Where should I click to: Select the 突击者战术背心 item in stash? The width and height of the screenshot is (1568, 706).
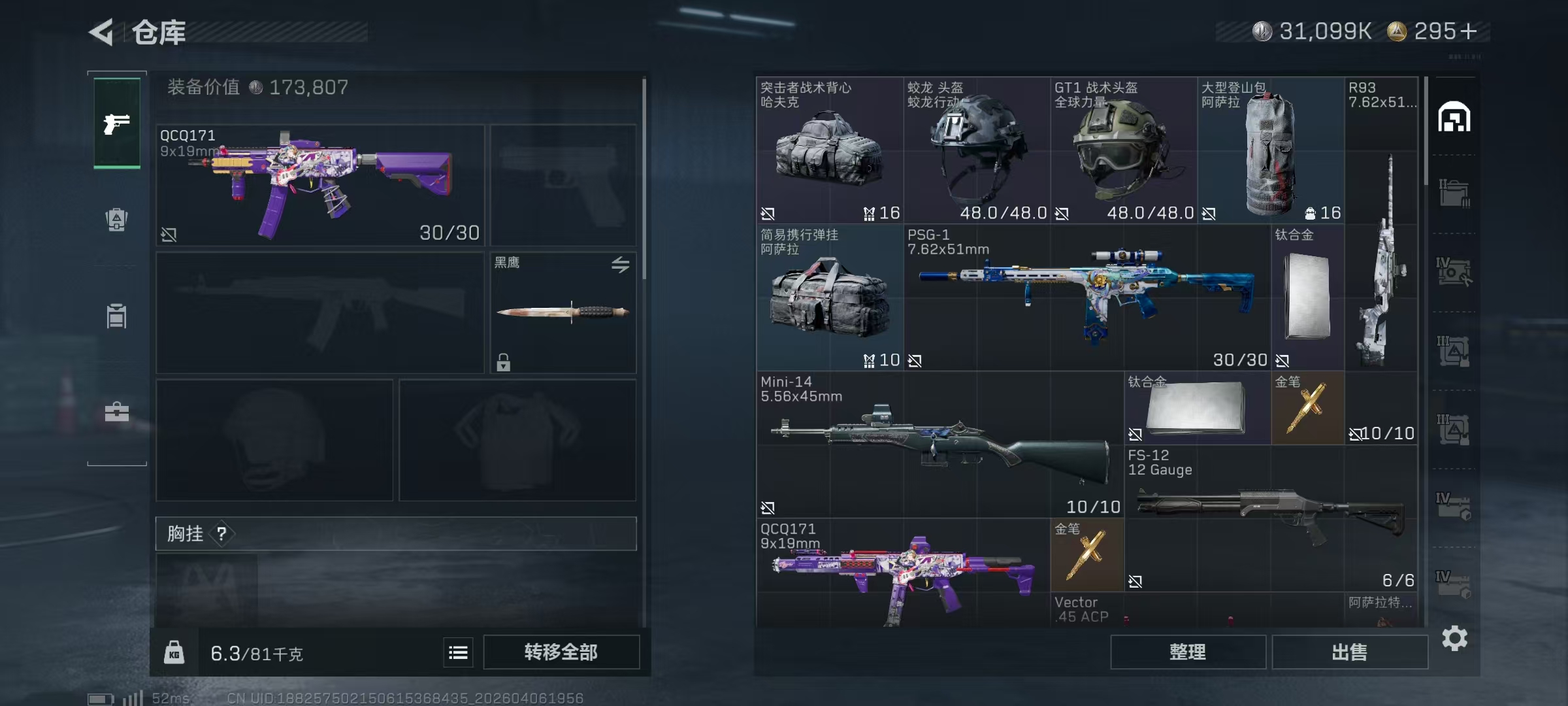pos(829,150)
